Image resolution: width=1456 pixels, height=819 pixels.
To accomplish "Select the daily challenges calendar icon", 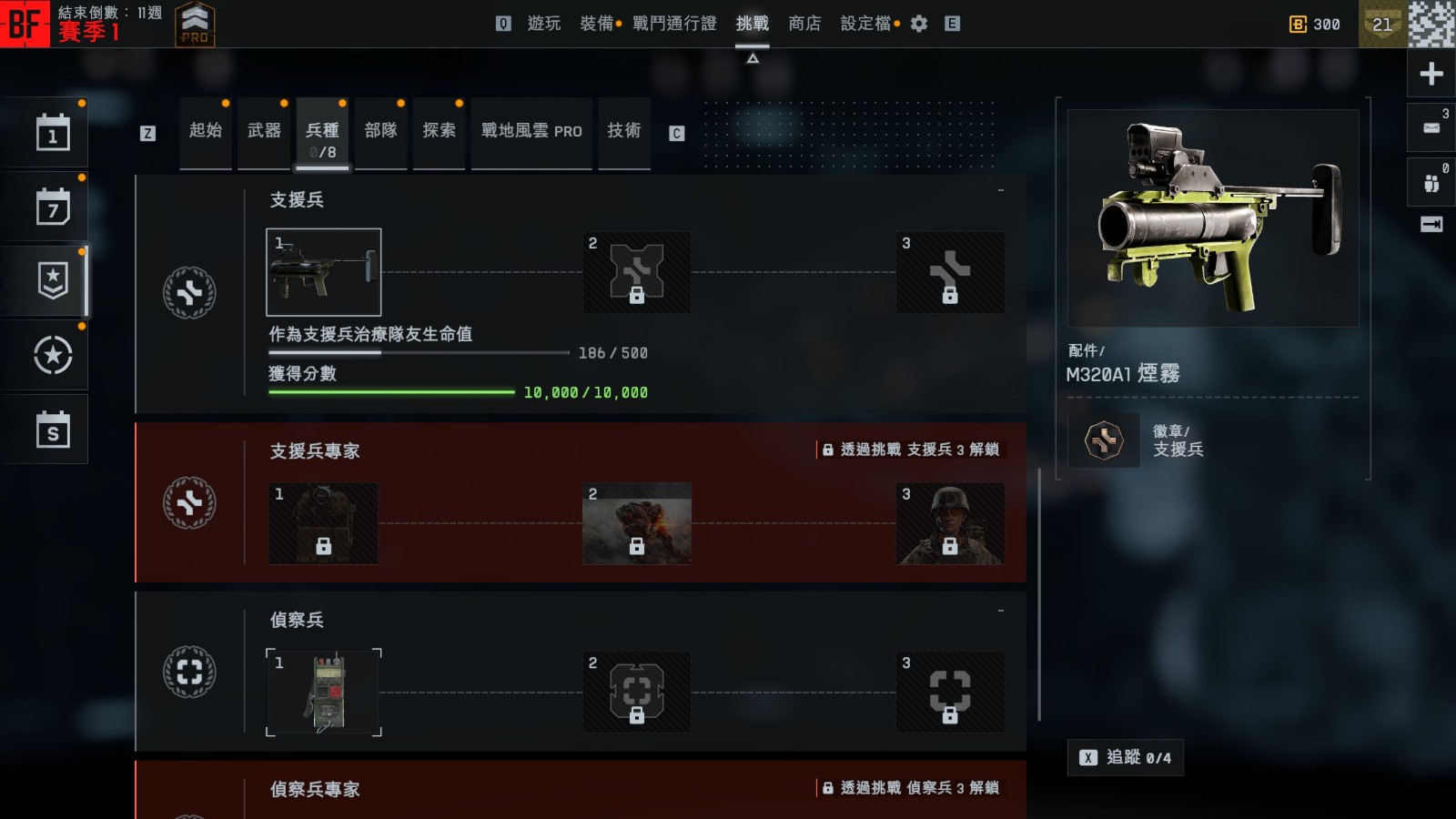I will tap(53, 133).
